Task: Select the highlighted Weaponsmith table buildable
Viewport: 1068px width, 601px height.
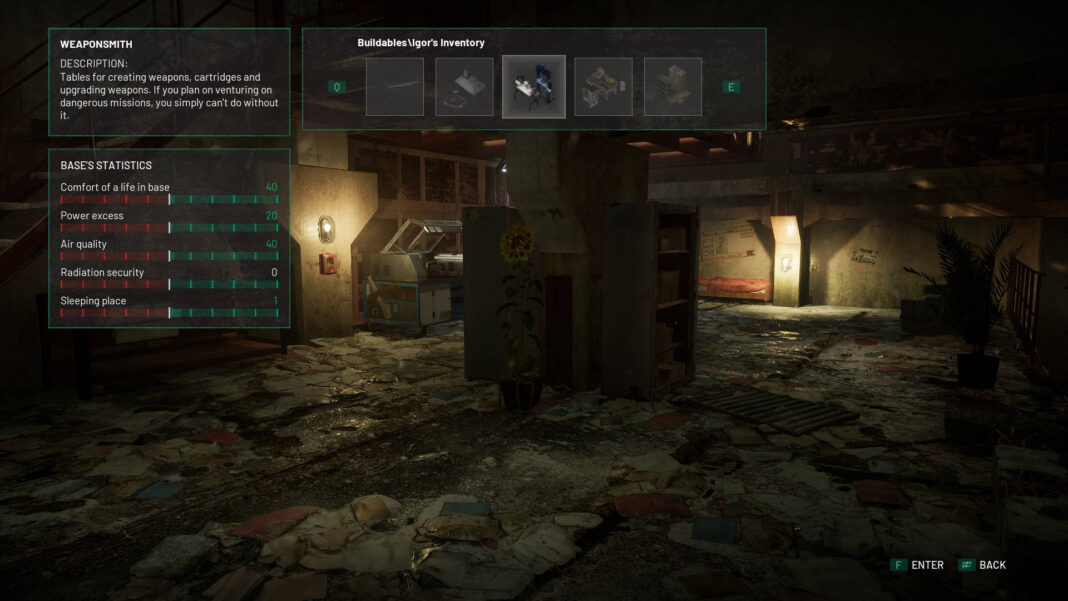Action: coord(533,87)
